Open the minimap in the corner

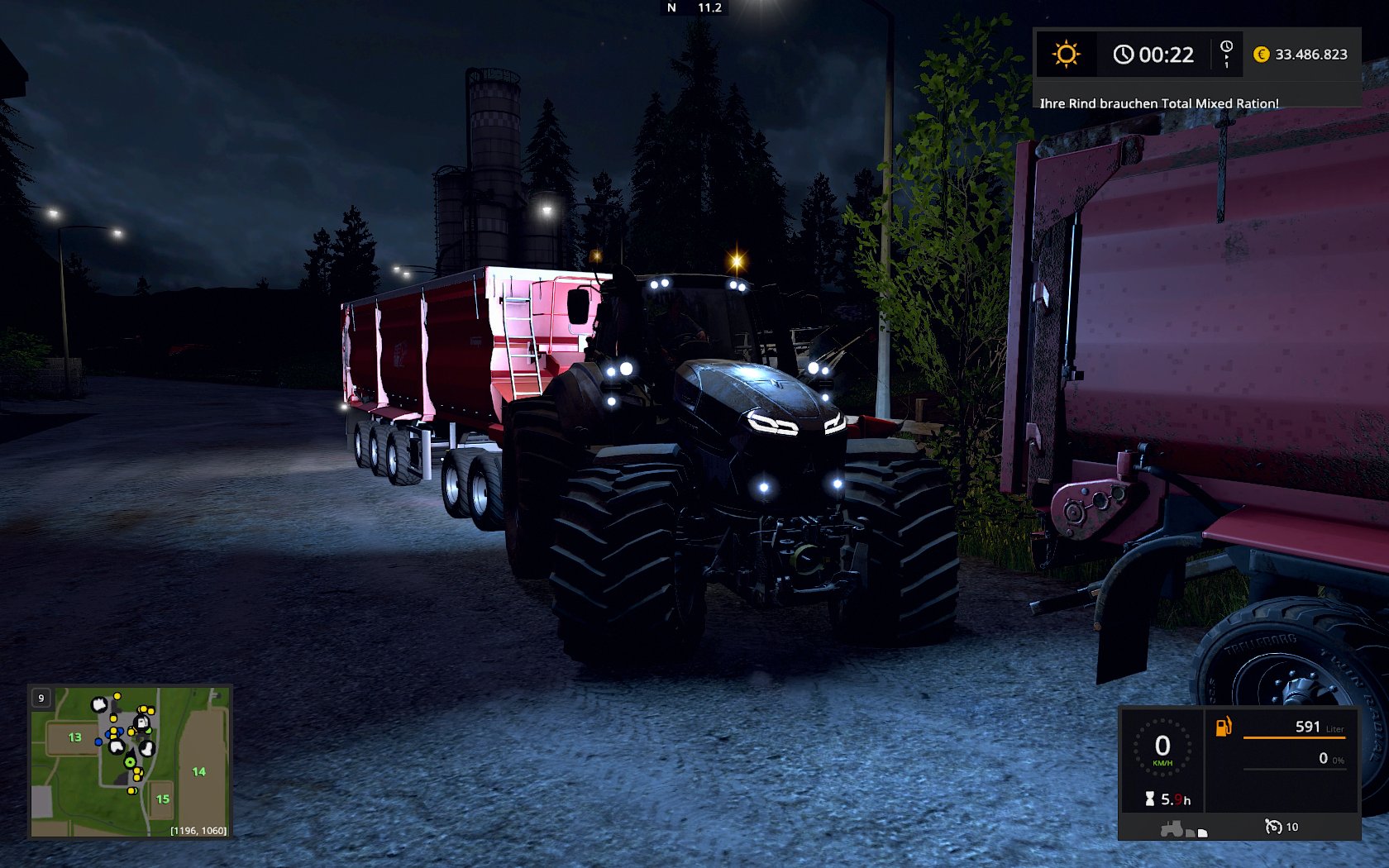pyautogui.click(x=130, y=761)
